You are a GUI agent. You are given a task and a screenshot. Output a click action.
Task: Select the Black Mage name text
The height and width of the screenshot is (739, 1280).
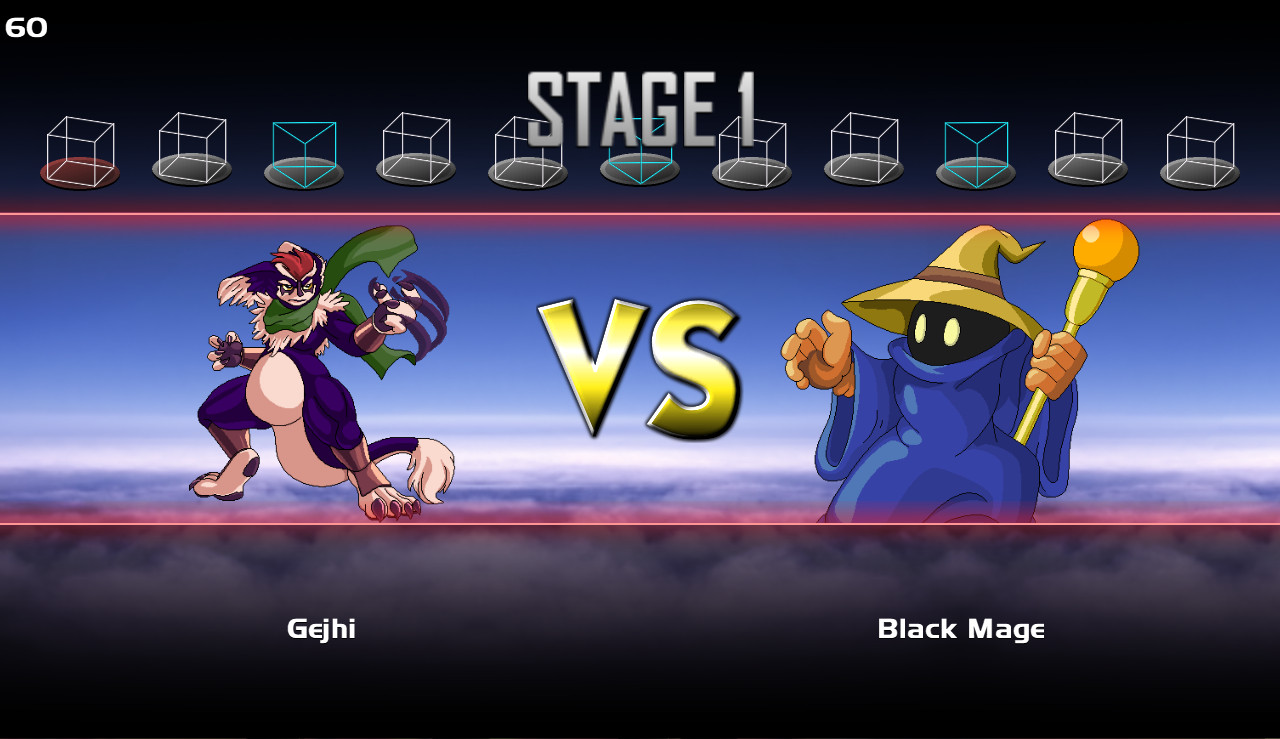[x=961, y=629]
